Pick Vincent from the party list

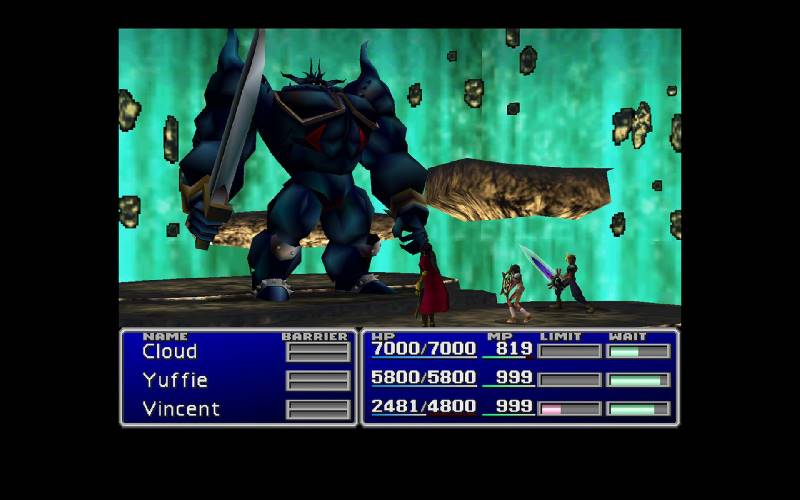tap(181, 409)
